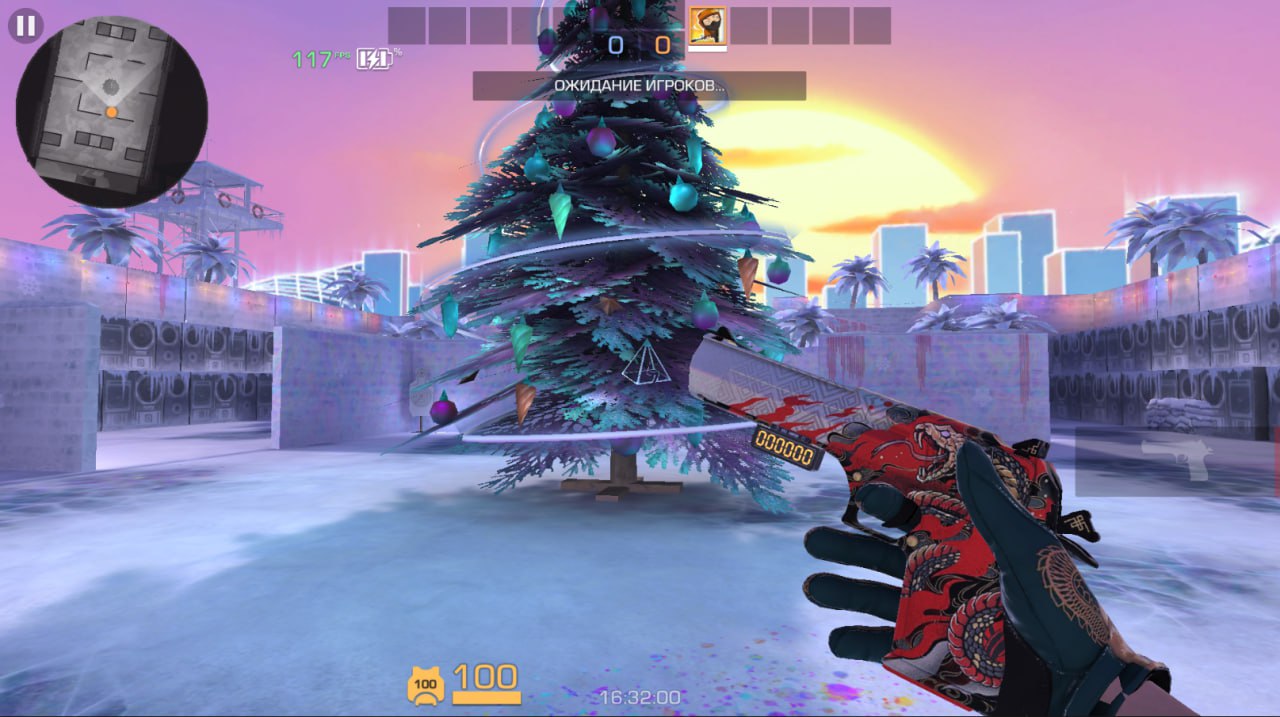Tap the circular minimap

pyautogui.click(x=111, y=111)
